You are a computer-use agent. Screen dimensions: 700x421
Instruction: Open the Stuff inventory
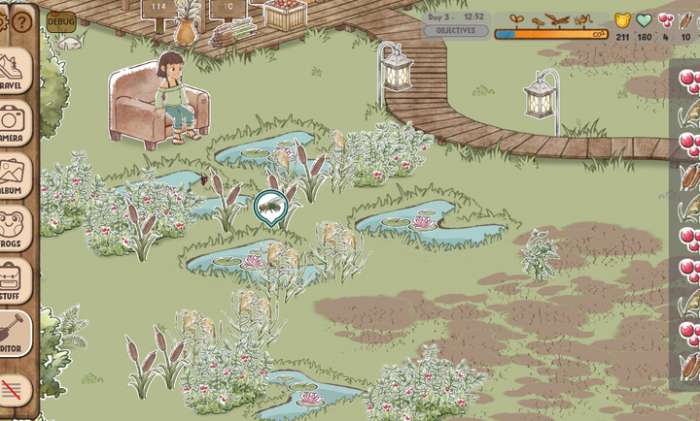click(x=14, y=281)
